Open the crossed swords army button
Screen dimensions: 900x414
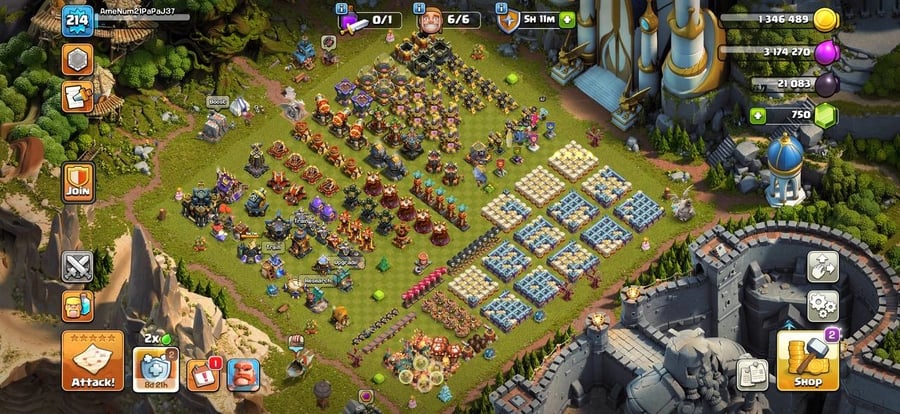[77, 266]
